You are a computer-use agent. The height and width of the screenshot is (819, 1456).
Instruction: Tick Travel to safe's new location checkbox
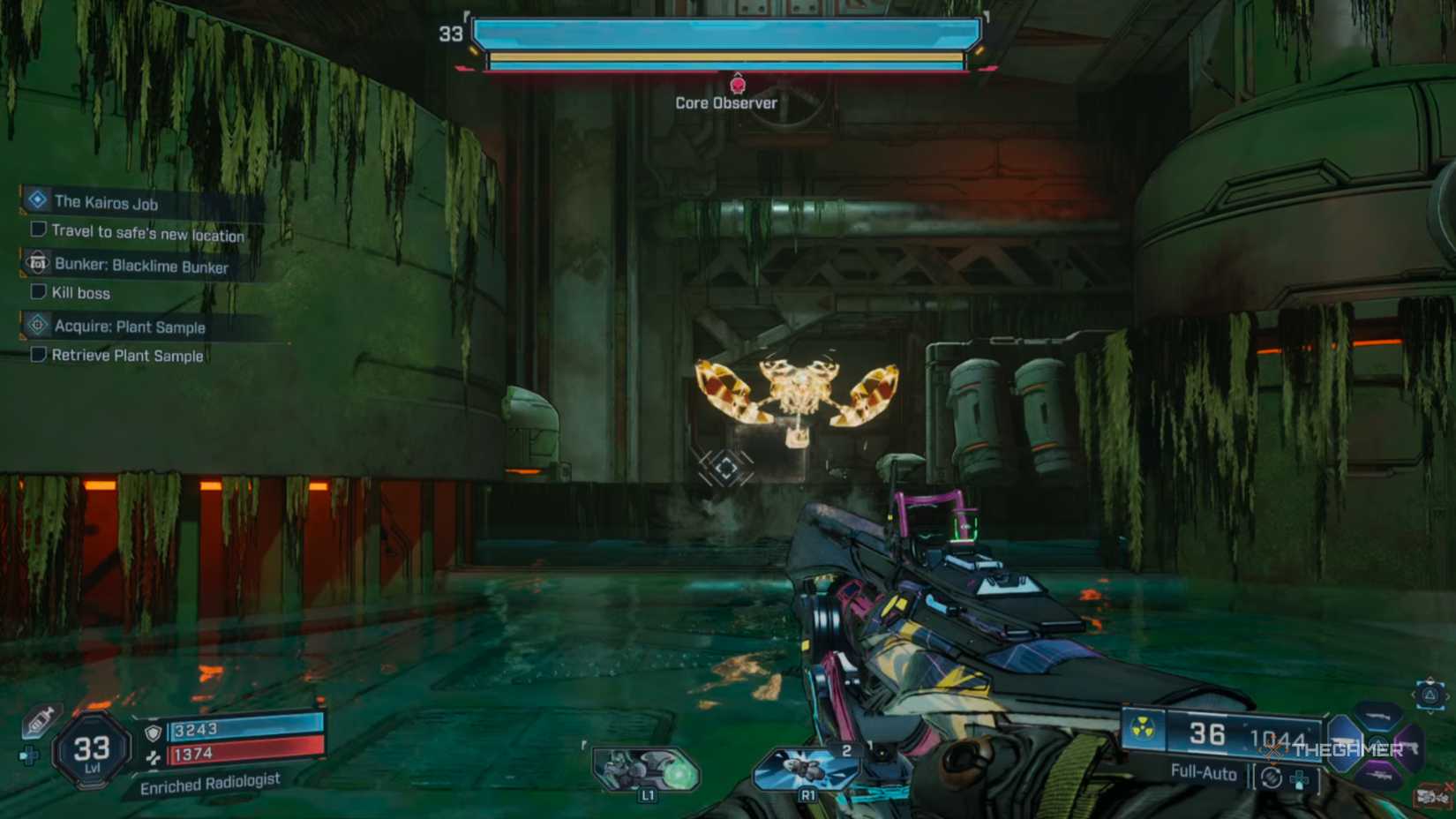point(38,229)
